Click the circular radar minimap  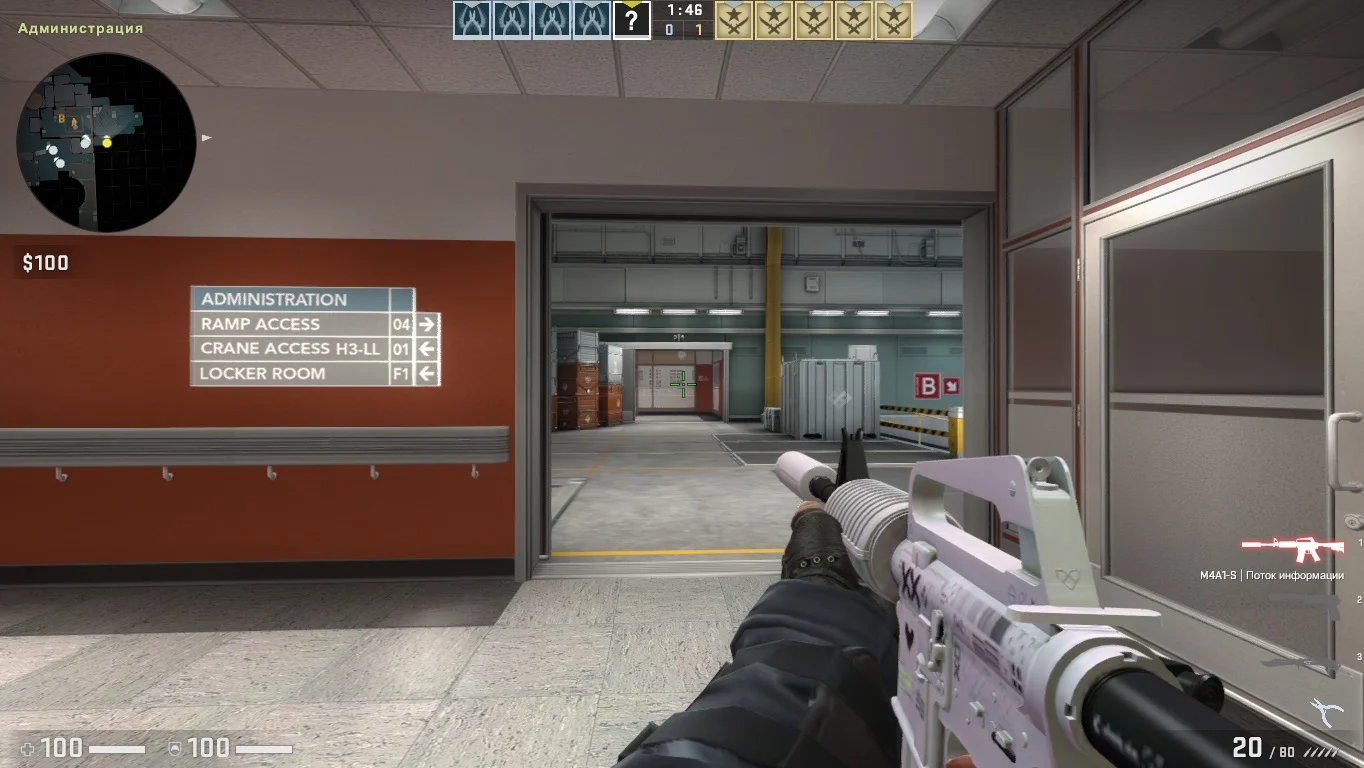tap(106, 142)
